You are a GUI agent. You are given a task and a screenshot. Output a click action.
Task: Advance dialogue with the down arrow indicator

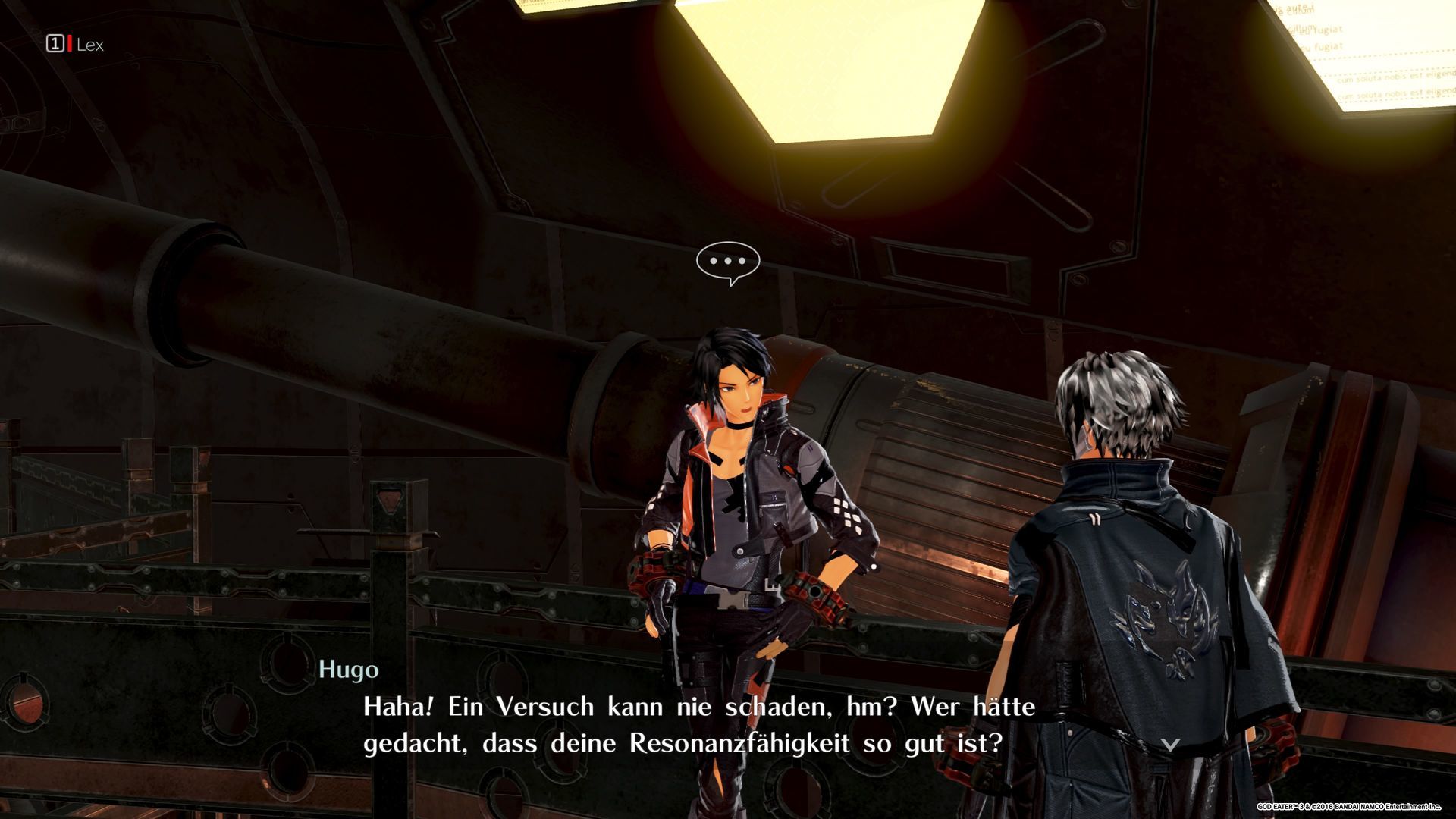coord(1171,745)
